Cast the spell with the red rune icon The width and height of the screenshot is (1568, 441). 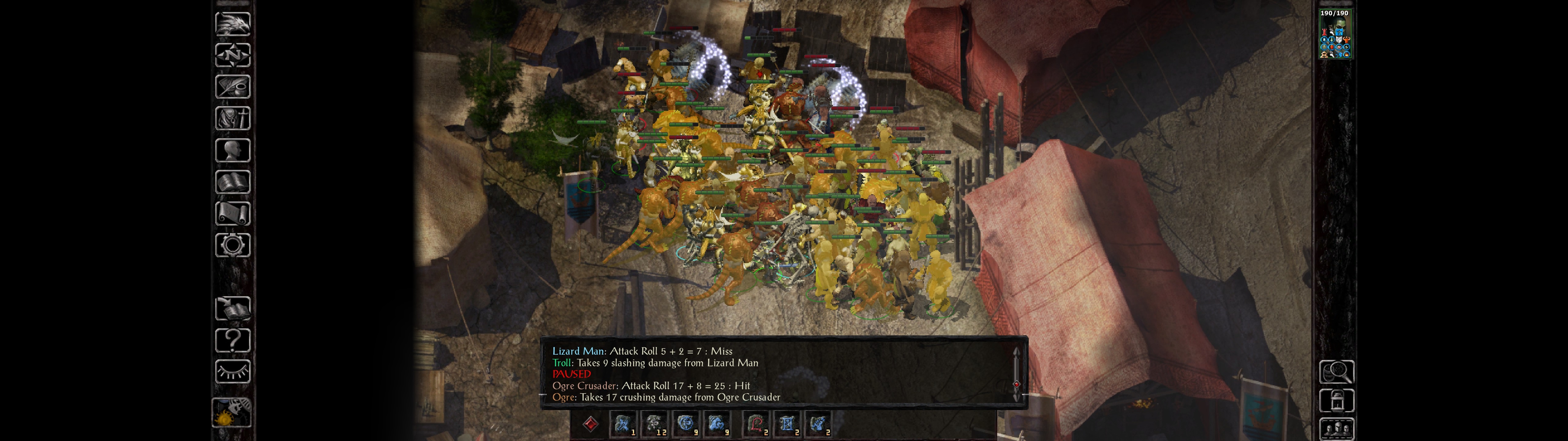[756, 424]
